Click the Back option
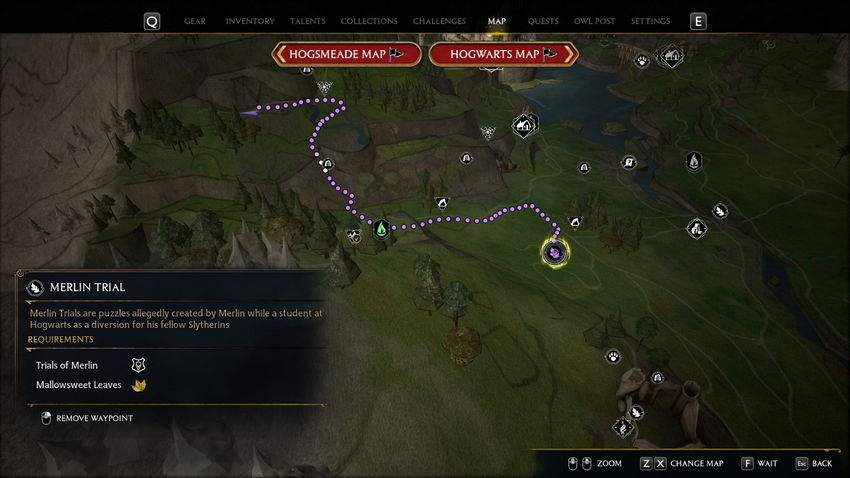The width and height of the screenshot is (850, 478). [814, 464]
